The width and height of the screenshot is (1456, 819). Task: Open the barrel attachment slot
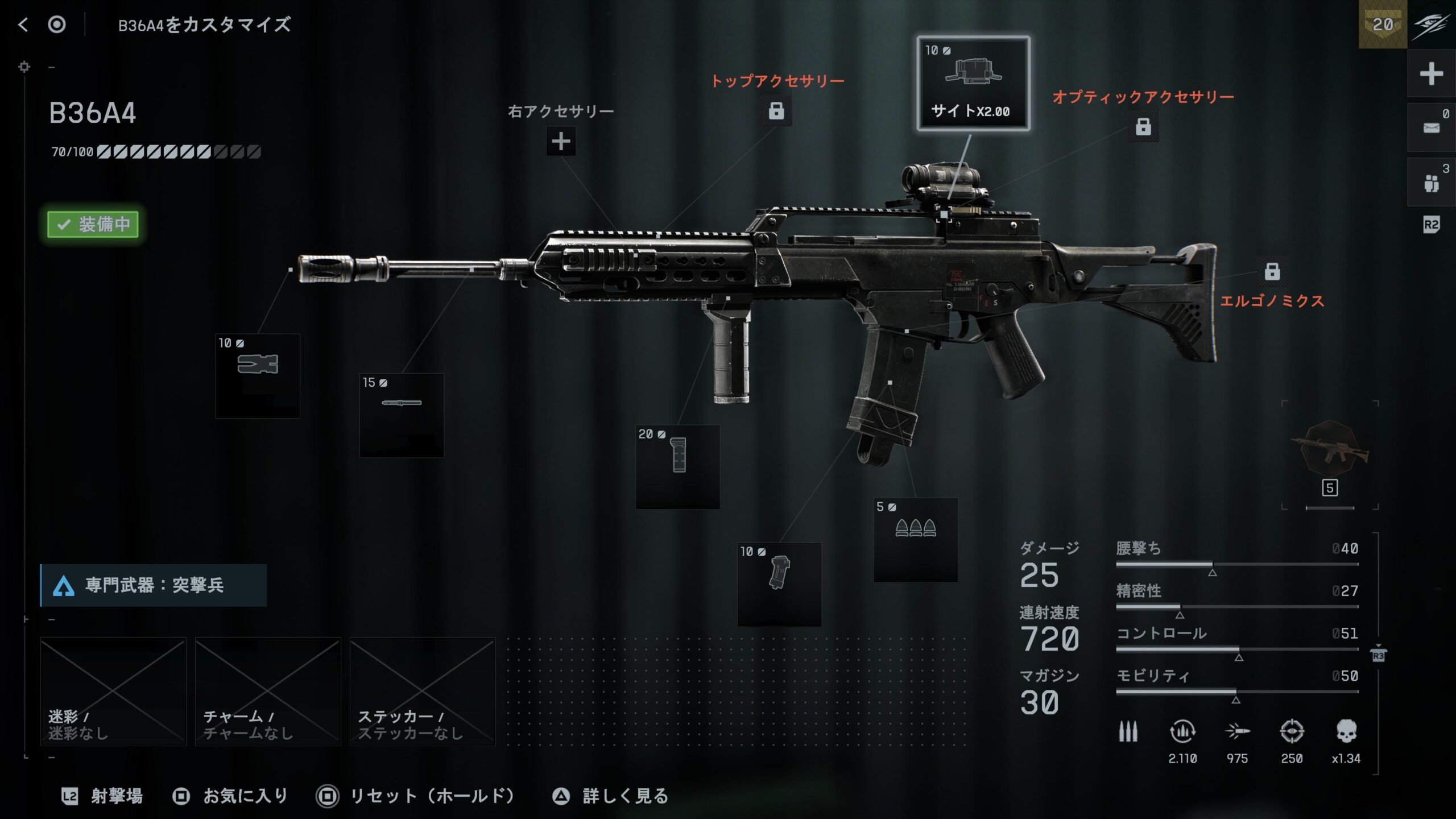[402, 415]
